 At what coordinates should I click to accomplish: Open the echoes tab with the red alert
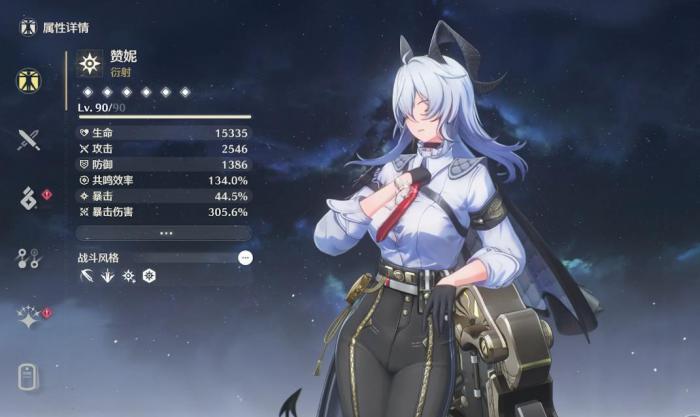[x=28, y=198]
